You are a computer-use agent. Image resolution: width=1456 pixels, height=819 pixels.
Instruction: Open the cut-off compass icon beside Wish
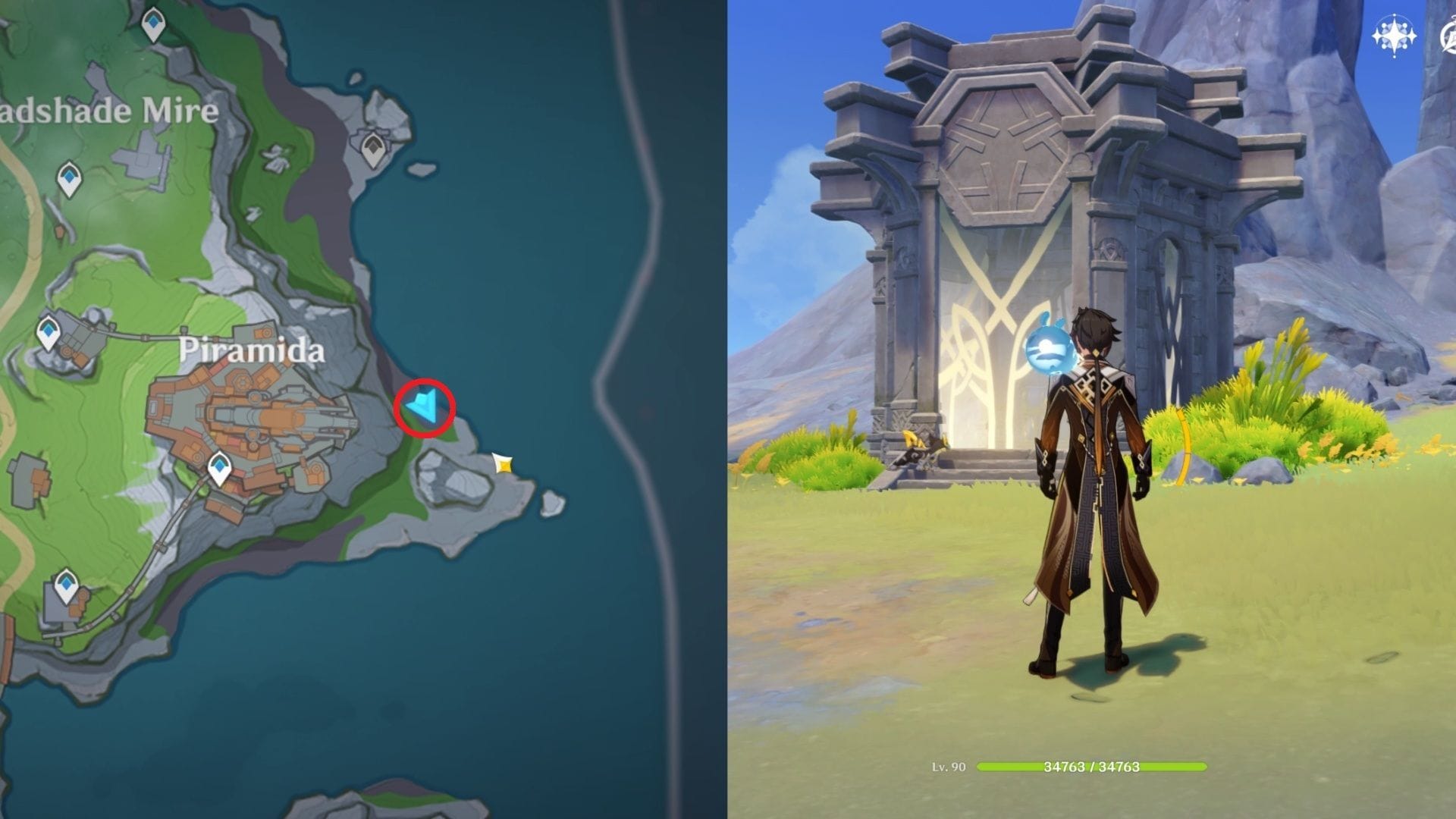(x=1448, y=36)
